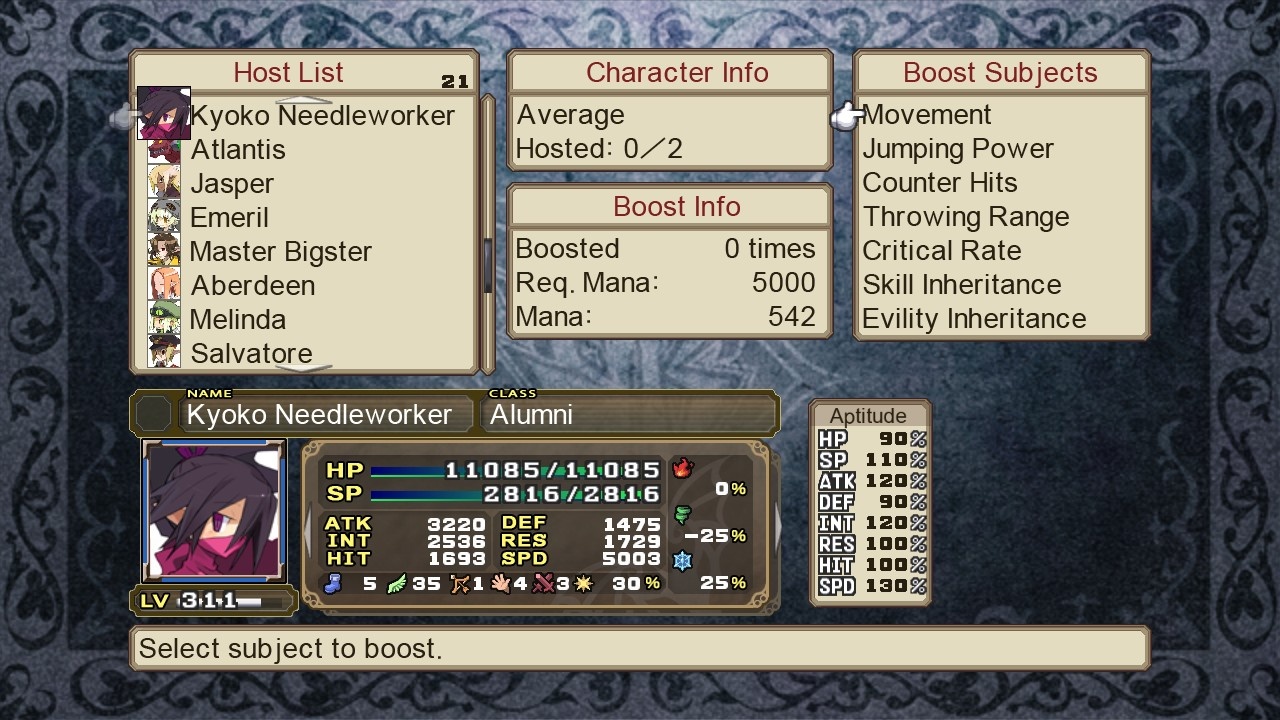1280x720 pixels.
Task: Click the ice resistance icon
Action: [683, 561]
